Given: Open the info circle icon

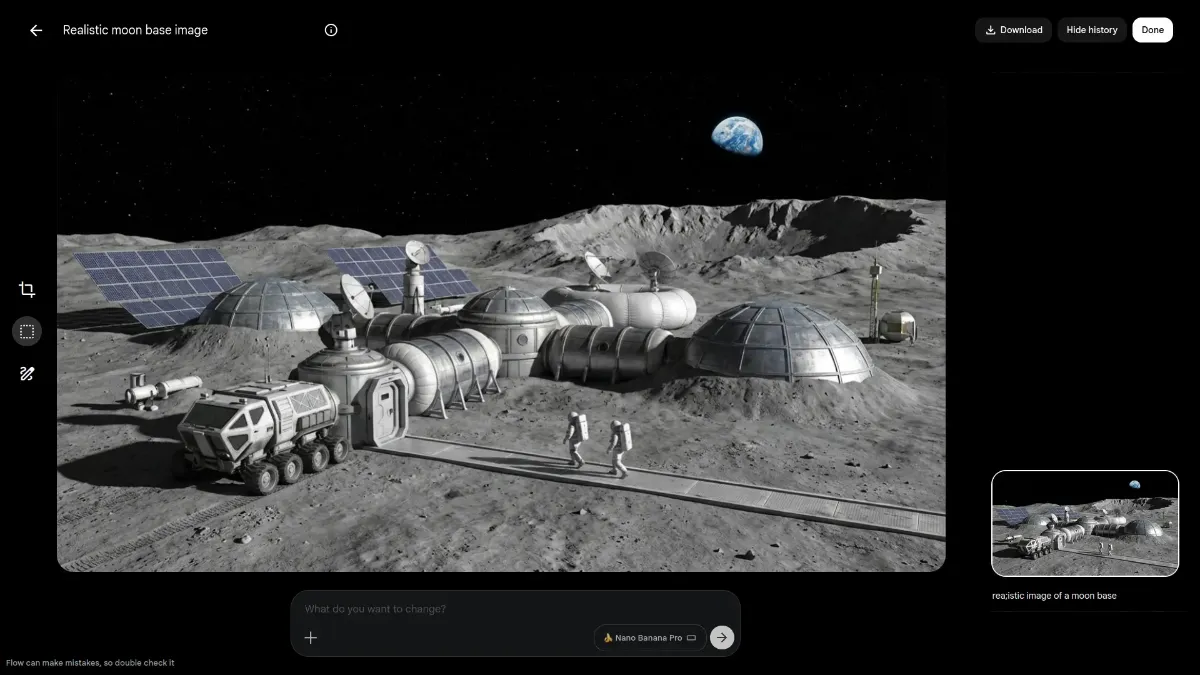Looking at the screenshot, I should tap(331, 30).
